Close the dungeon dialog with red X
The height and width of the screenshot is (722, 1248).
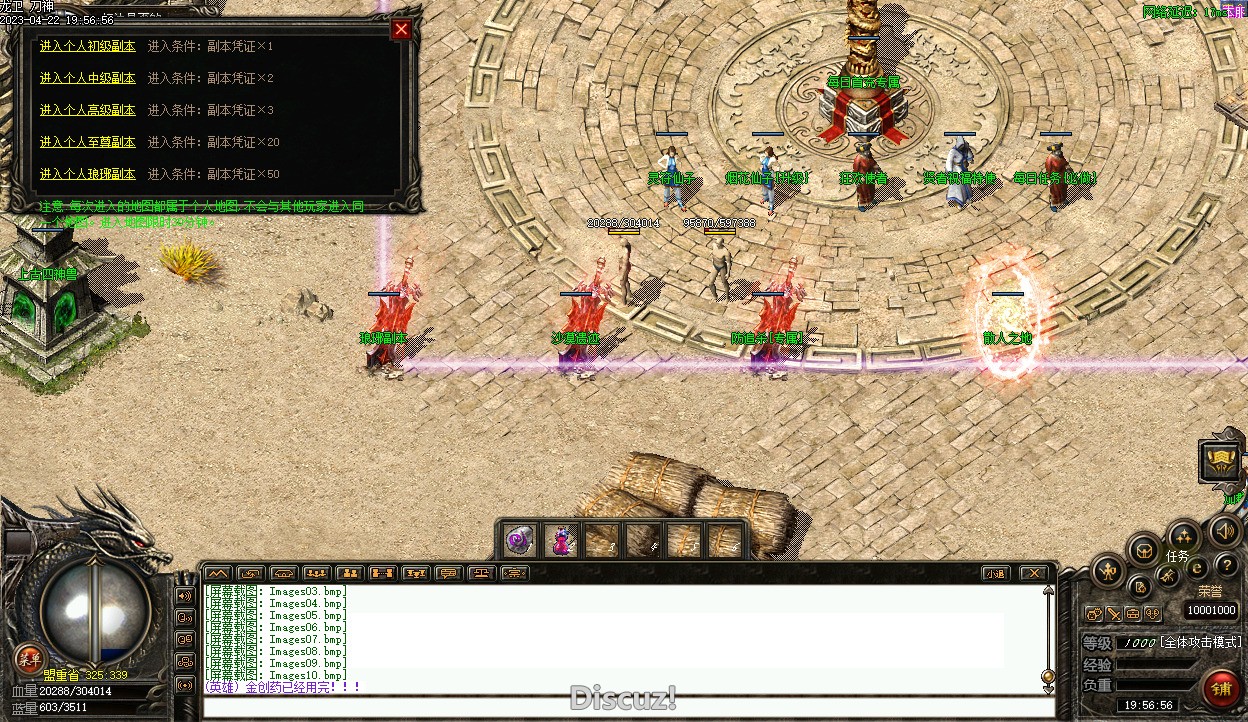pos(401,29)
